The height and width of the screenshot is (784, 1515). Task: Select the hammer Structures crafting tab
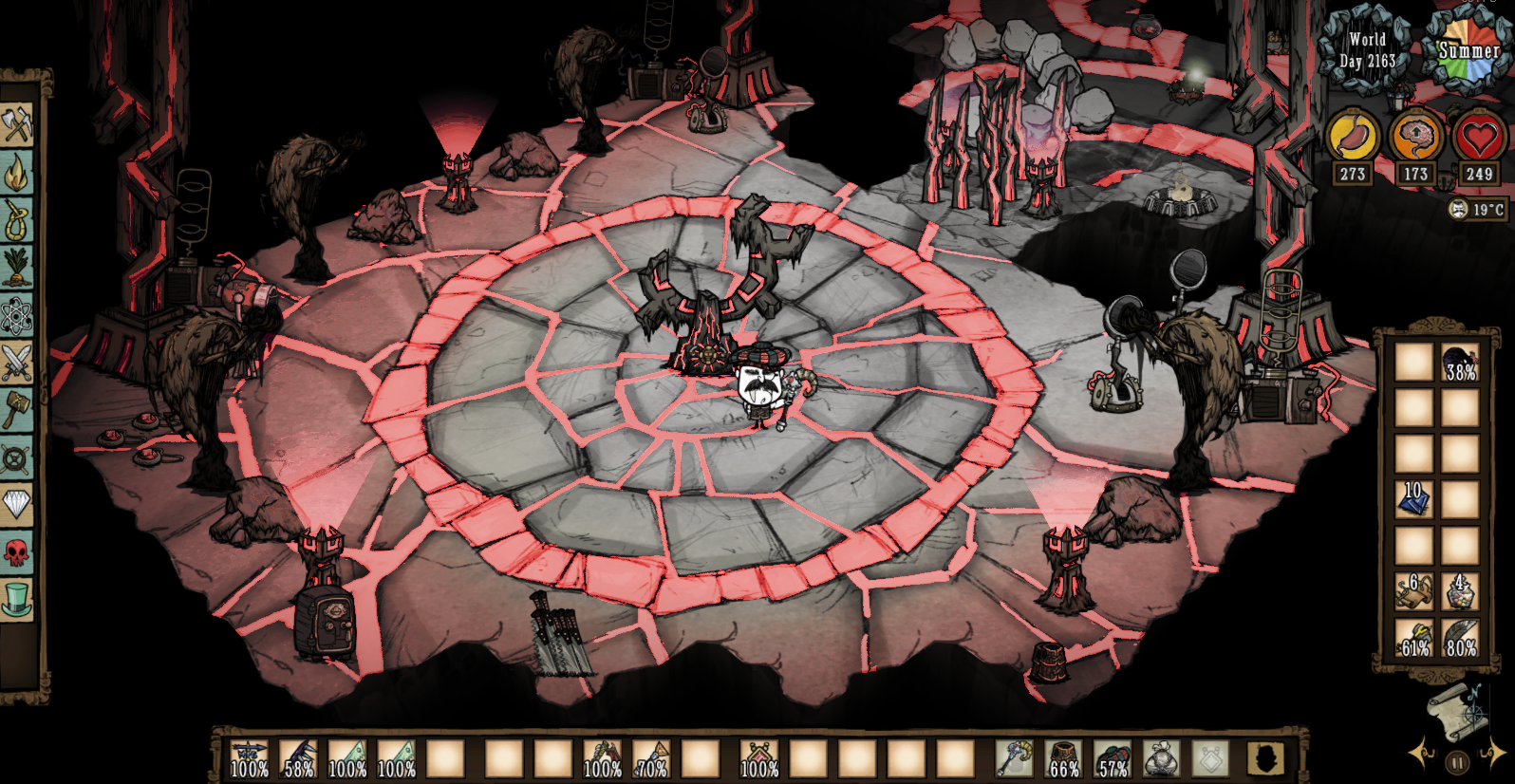(x=17, y=410)
